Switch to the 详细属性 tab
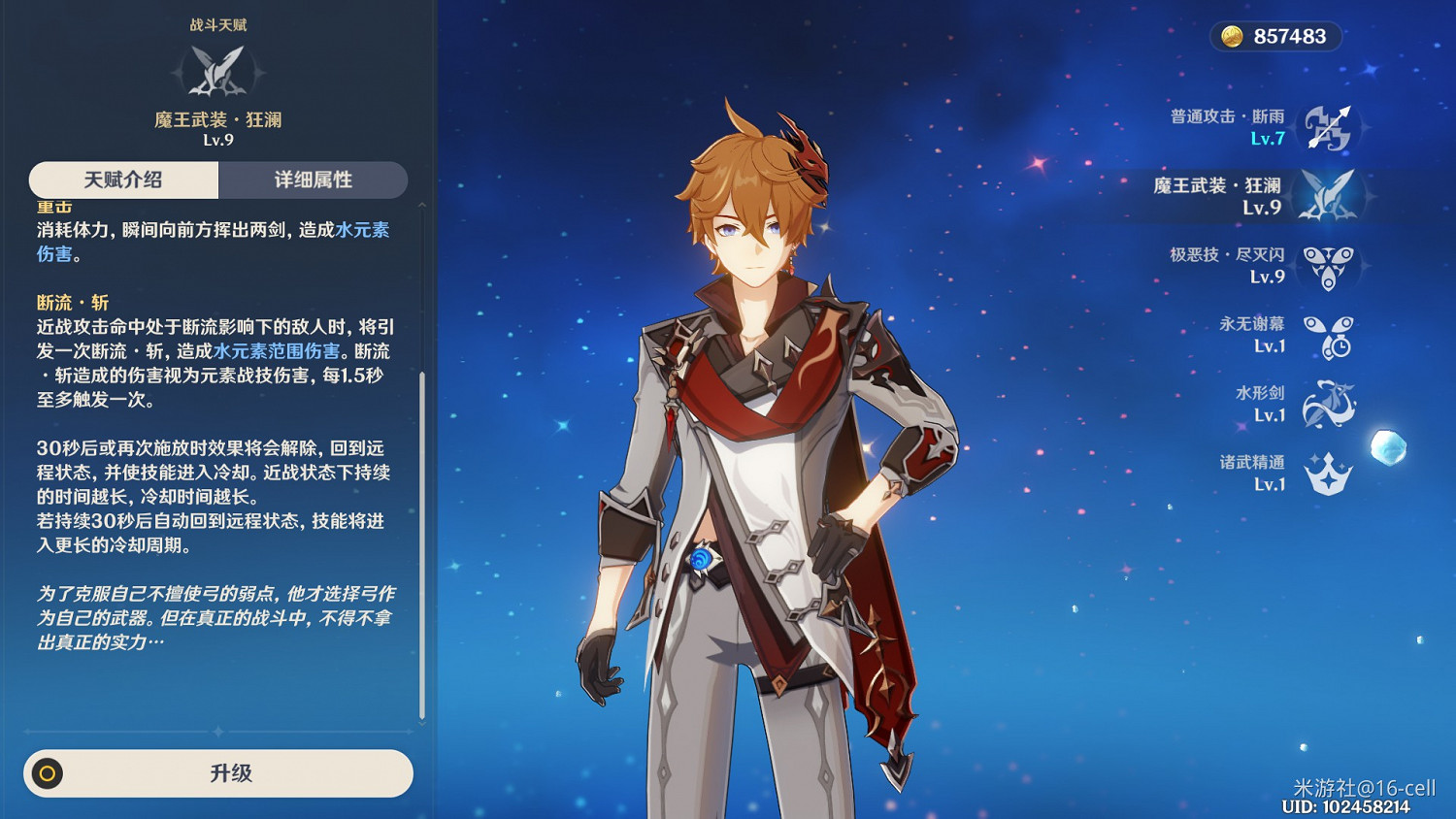 314,180
